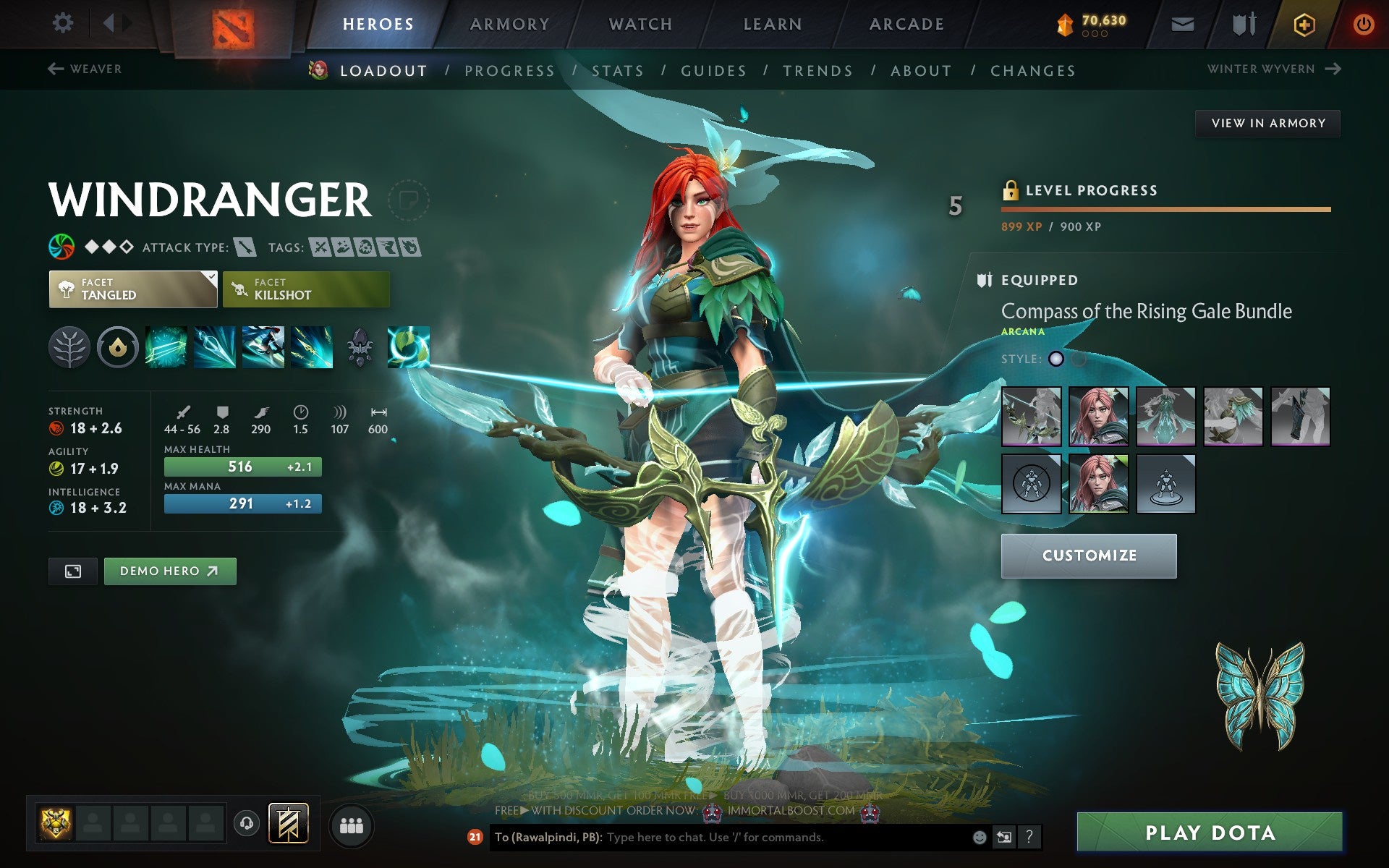
Task: Select the Windranger bow thumbnail
Action: point(1032,416)
